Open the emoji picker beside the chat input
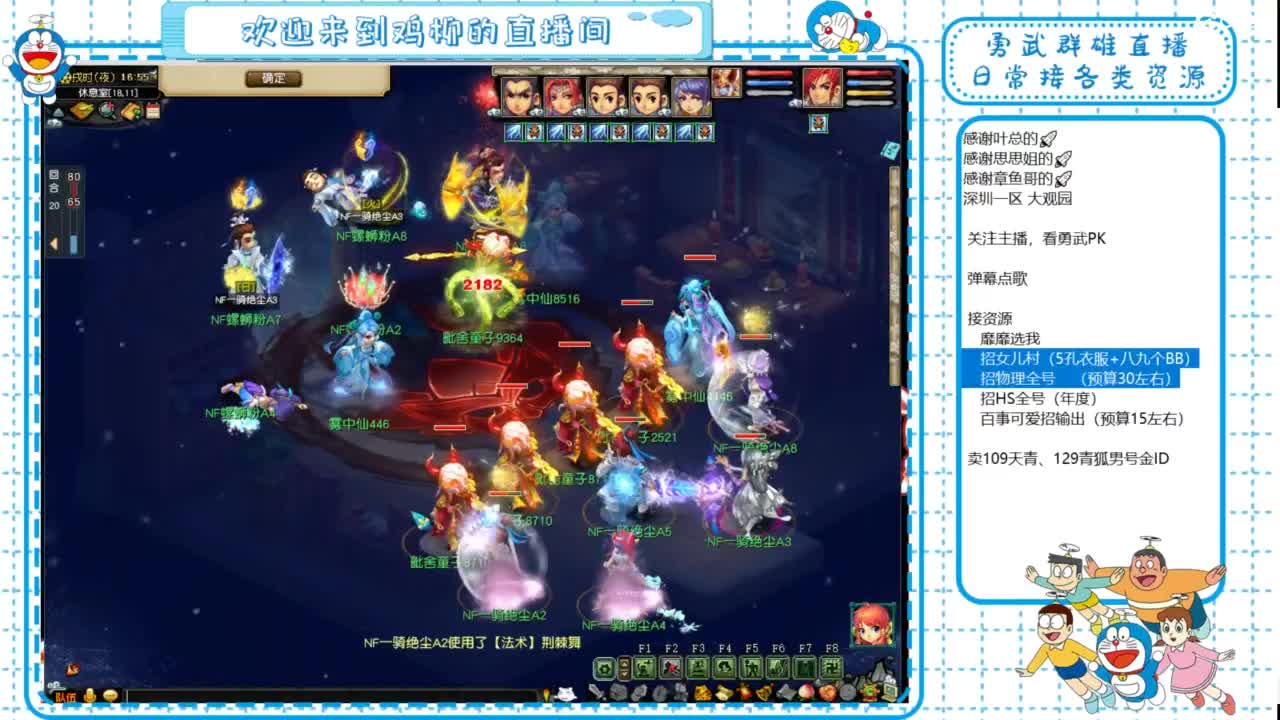This screenshot has width=1280, height=720. (111, 696)
